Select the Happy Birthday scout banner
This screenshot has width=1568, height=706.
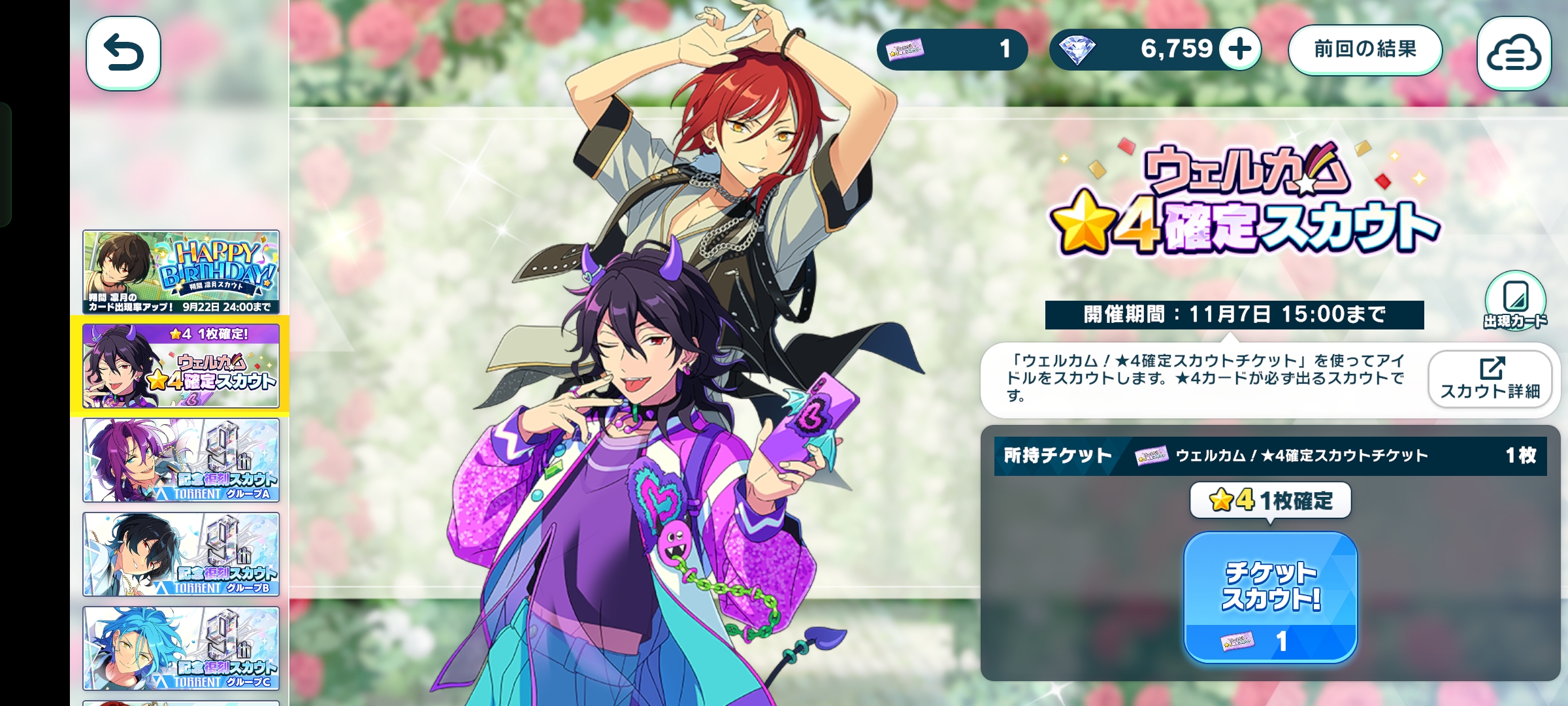[181, 272]
